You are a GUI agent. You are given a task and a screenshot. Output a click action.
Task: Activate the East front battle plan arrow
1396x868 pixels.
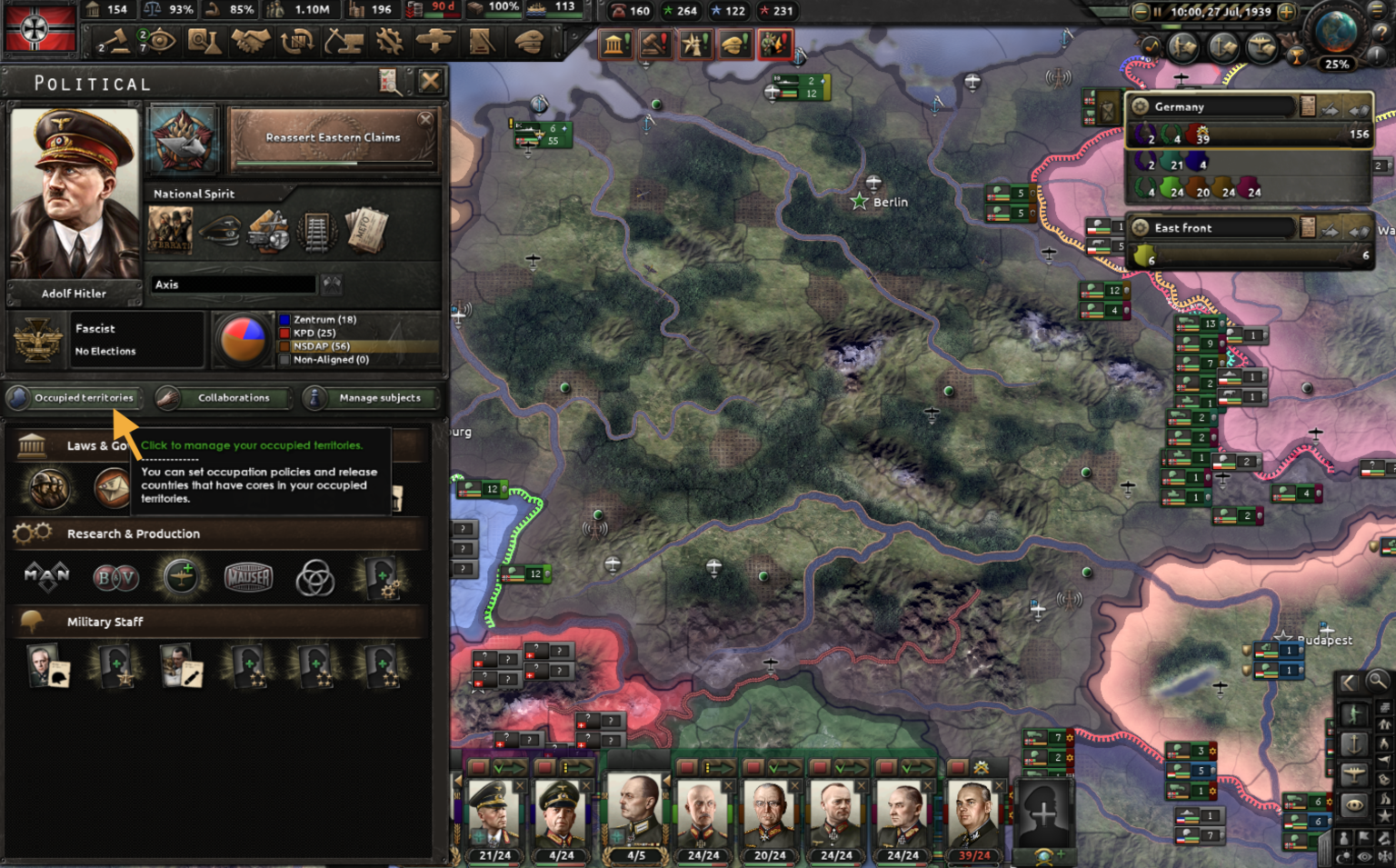click(1330, 230)
